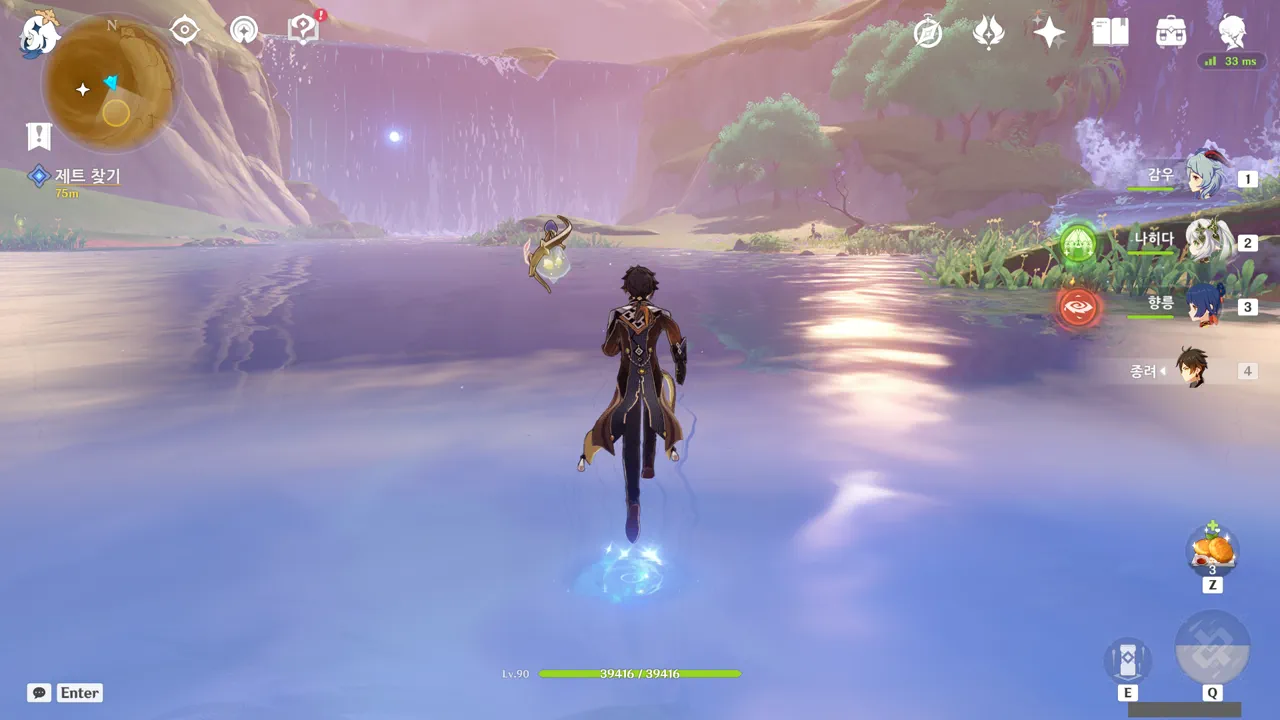
Task: Open the compass events icon
Action: (928, 32)
